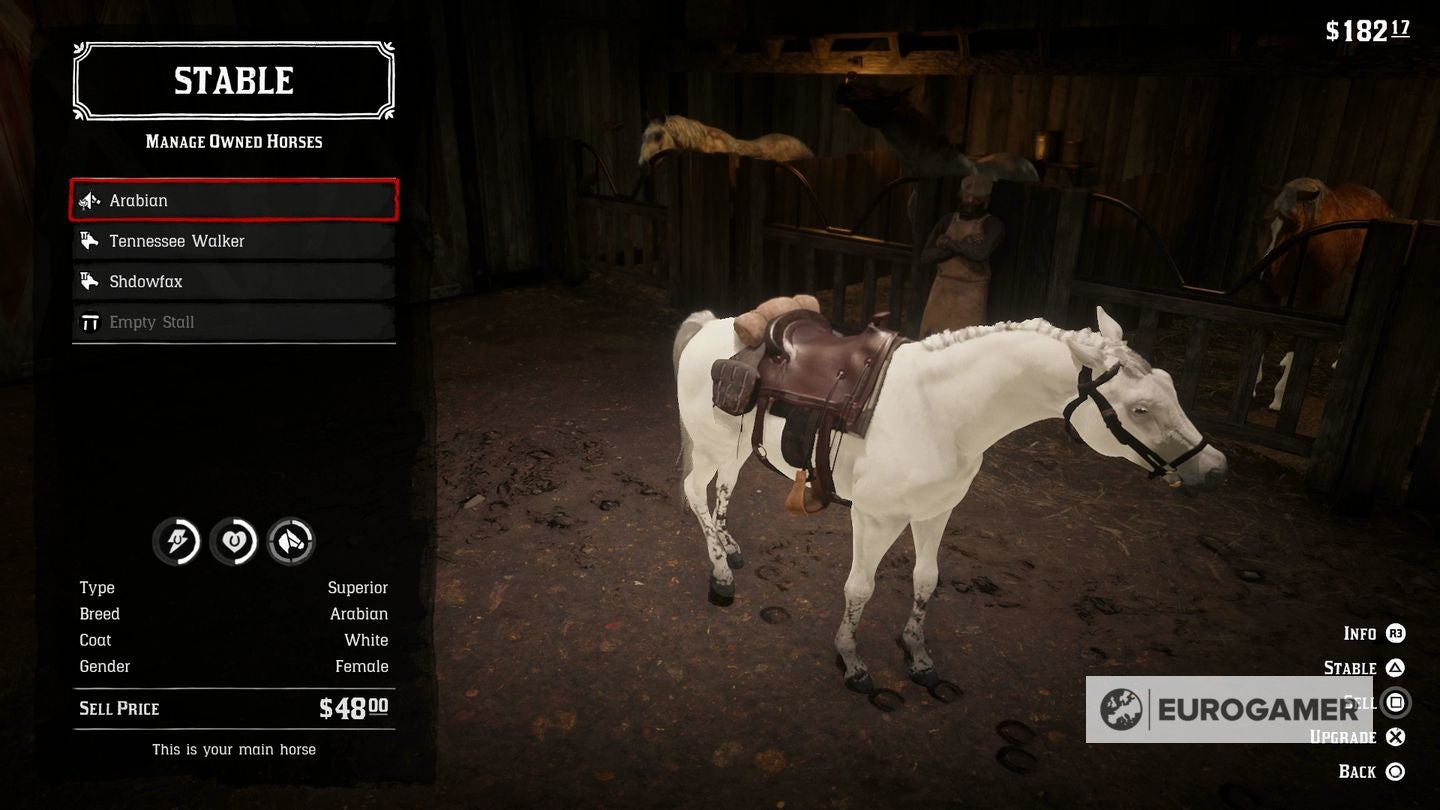Toggle selection of the Shdowfax horse
The width and height of the screenshot is (1440, 810).
(233, 281)
